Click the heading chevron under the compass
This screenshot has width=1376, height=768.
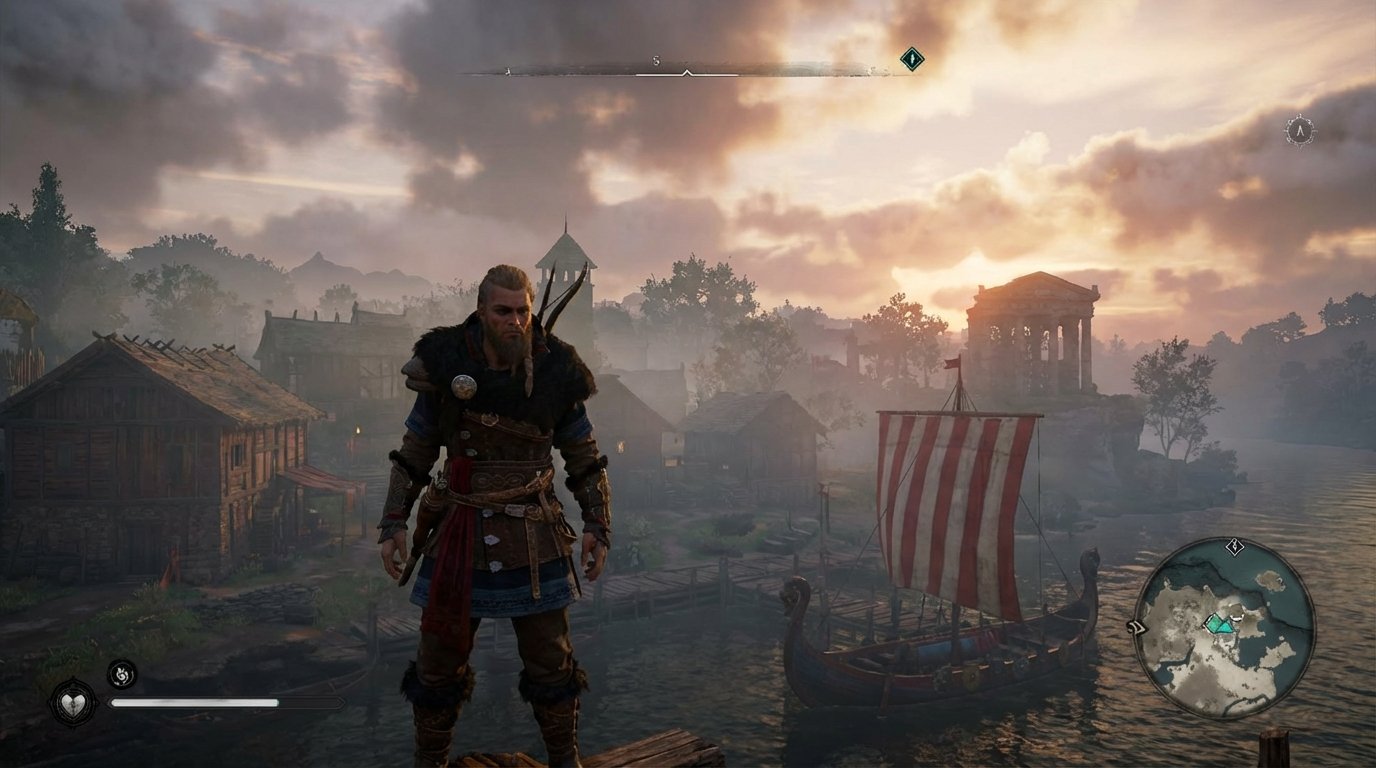tap(687, 74)
